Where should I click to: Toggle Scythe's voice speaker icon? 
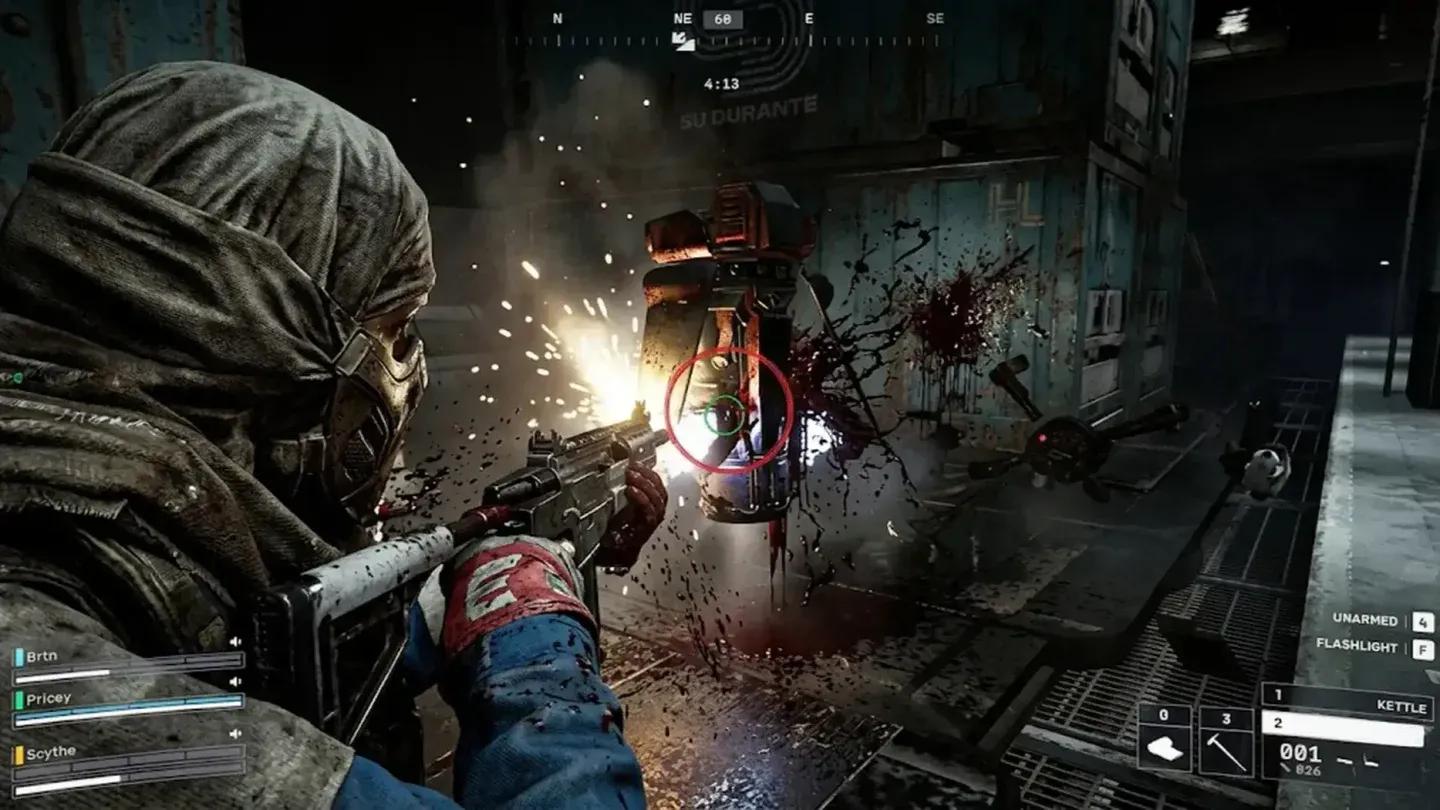click(237, 734)
